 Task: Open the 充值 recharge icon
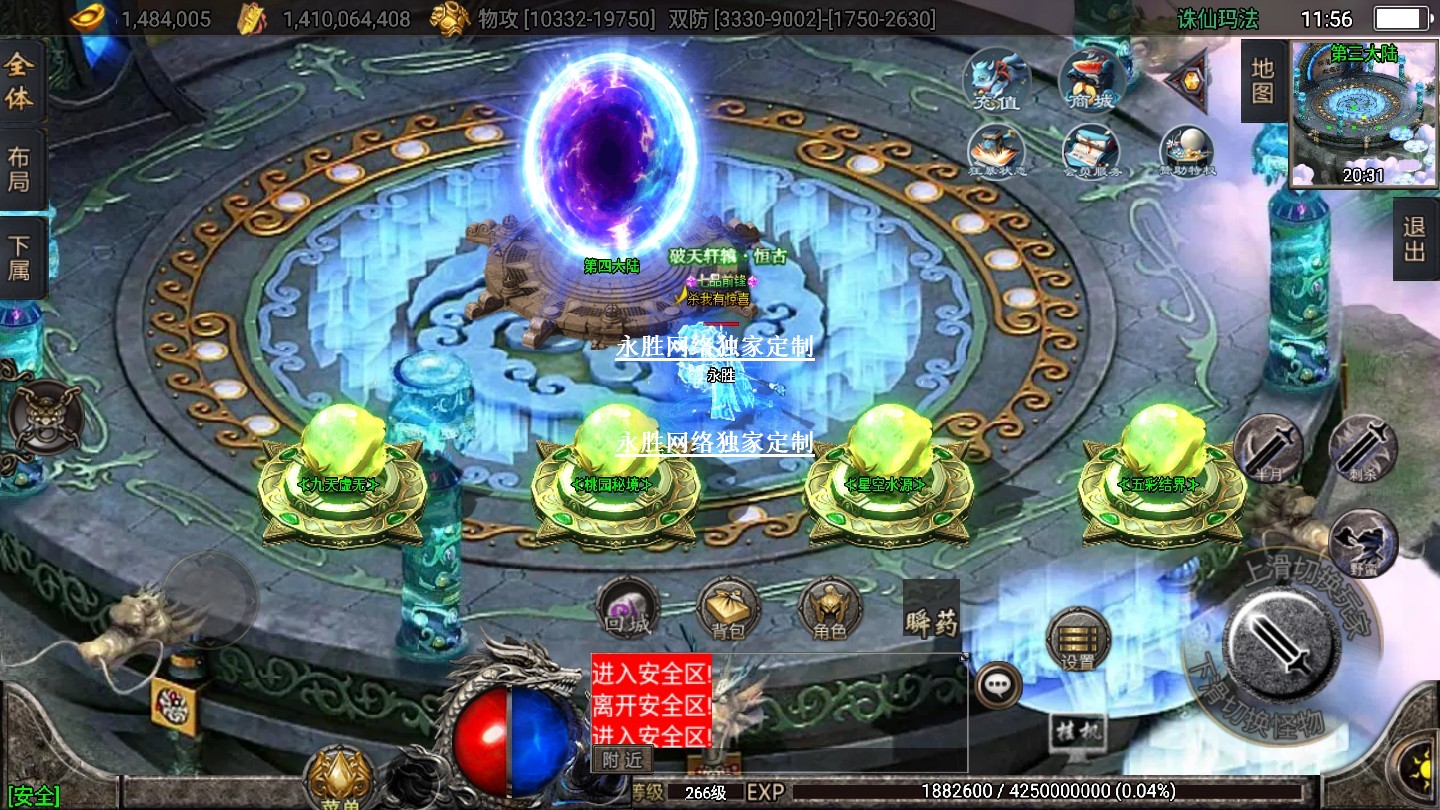point(997,79)
